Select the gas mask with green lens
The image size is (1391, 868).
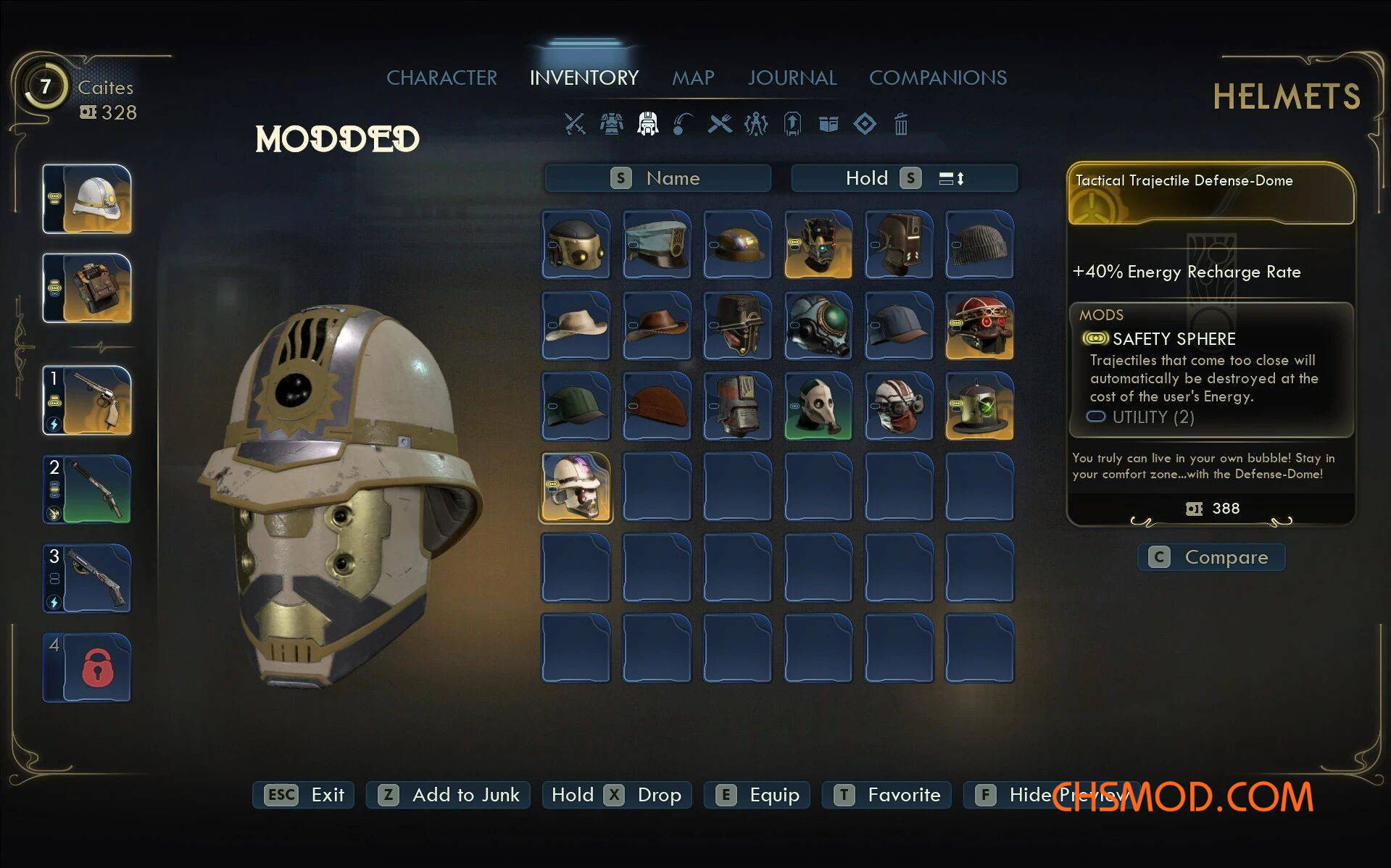818,325
